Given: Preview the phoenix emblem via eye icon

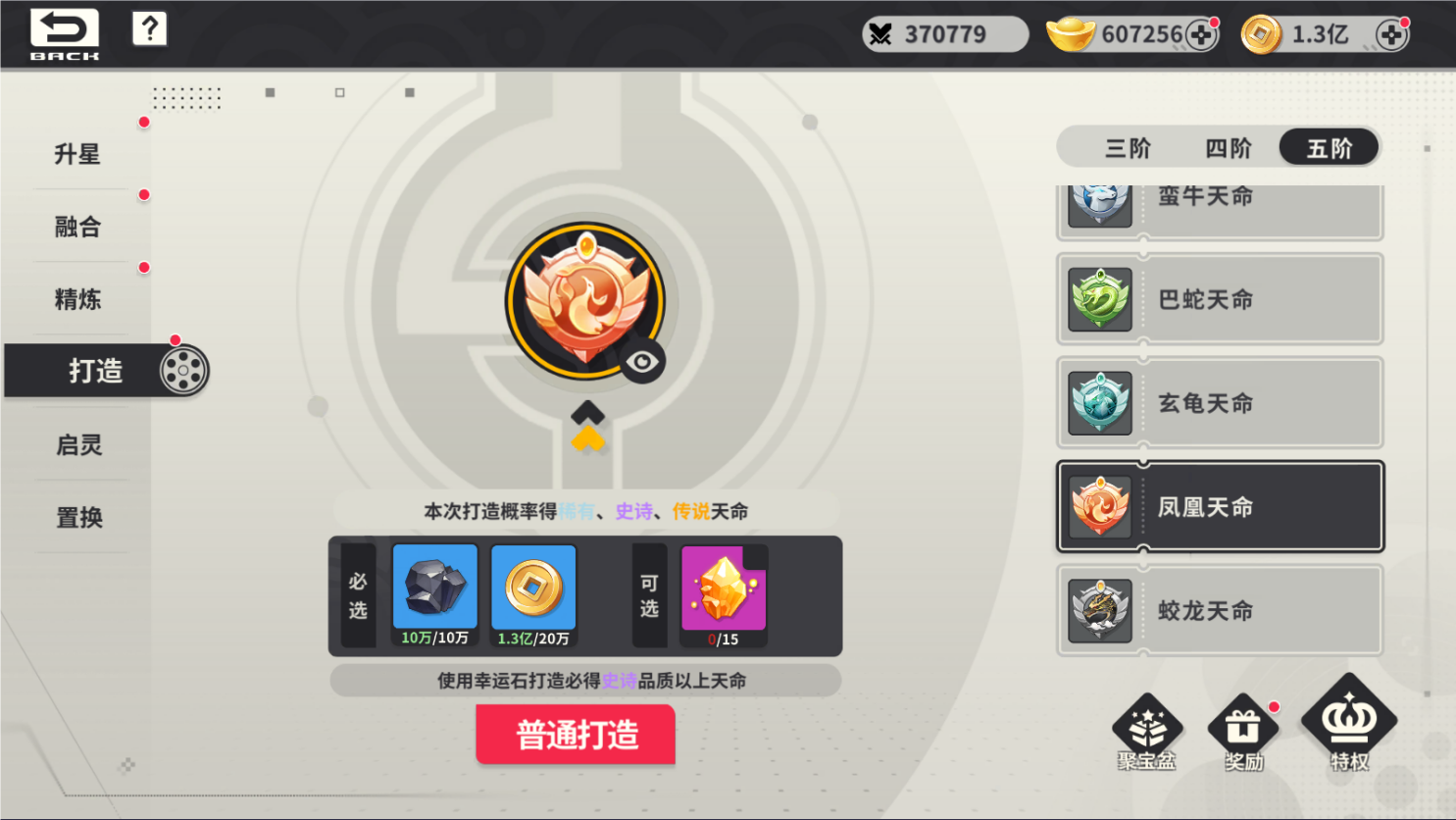Looking at the screenshot, I should [x=642, y=362].
